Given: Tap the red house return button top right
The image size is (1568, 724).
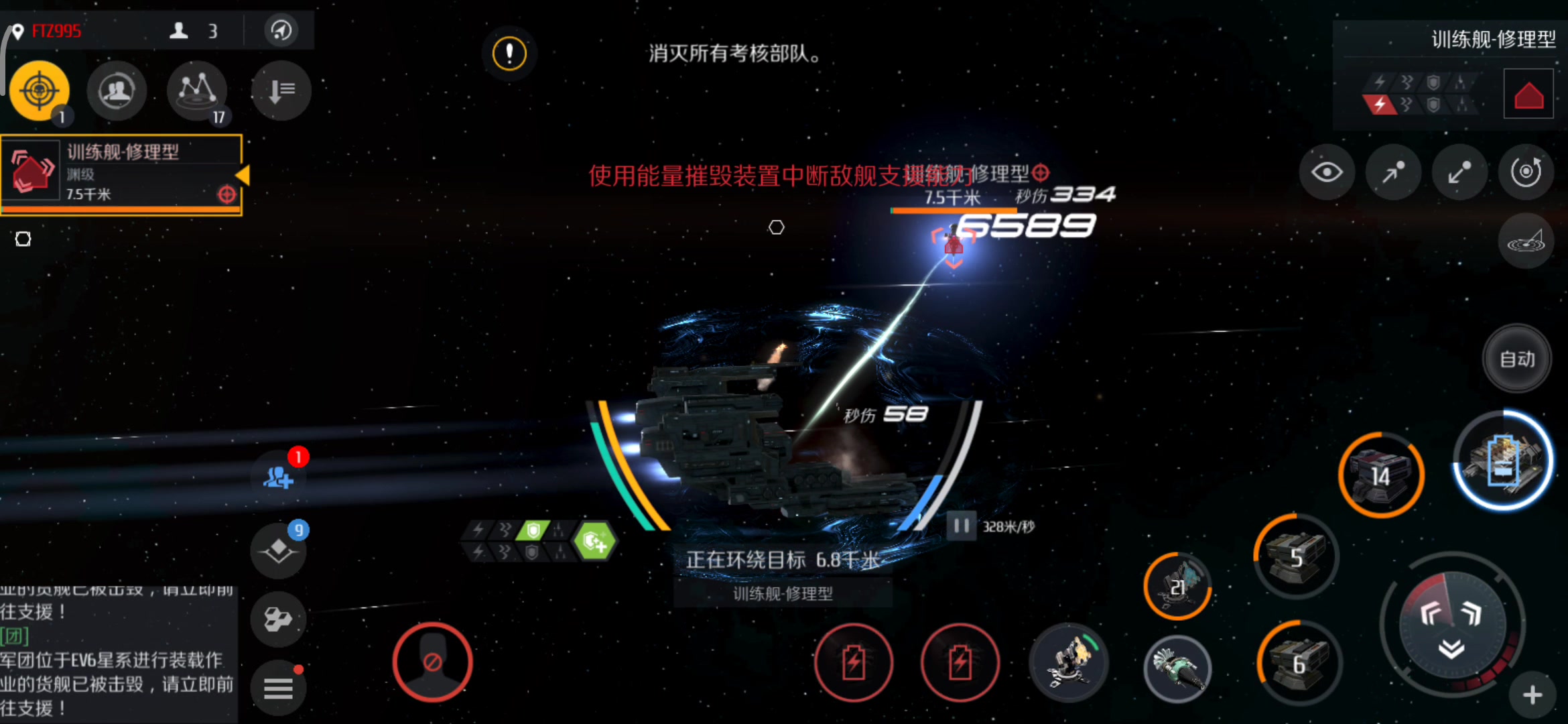Looking at the screenshot, I should (x=1528, y=93).
